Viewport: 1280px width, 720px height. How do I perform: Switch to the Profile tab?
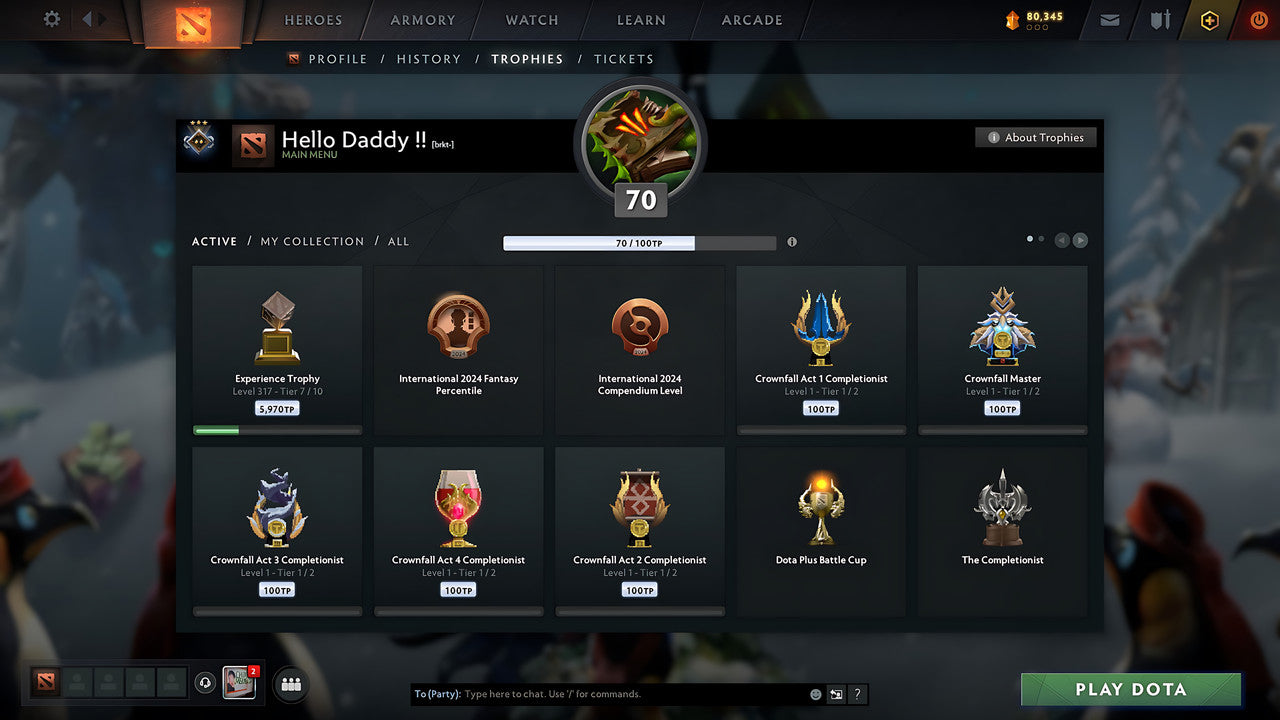click(337, 59)
